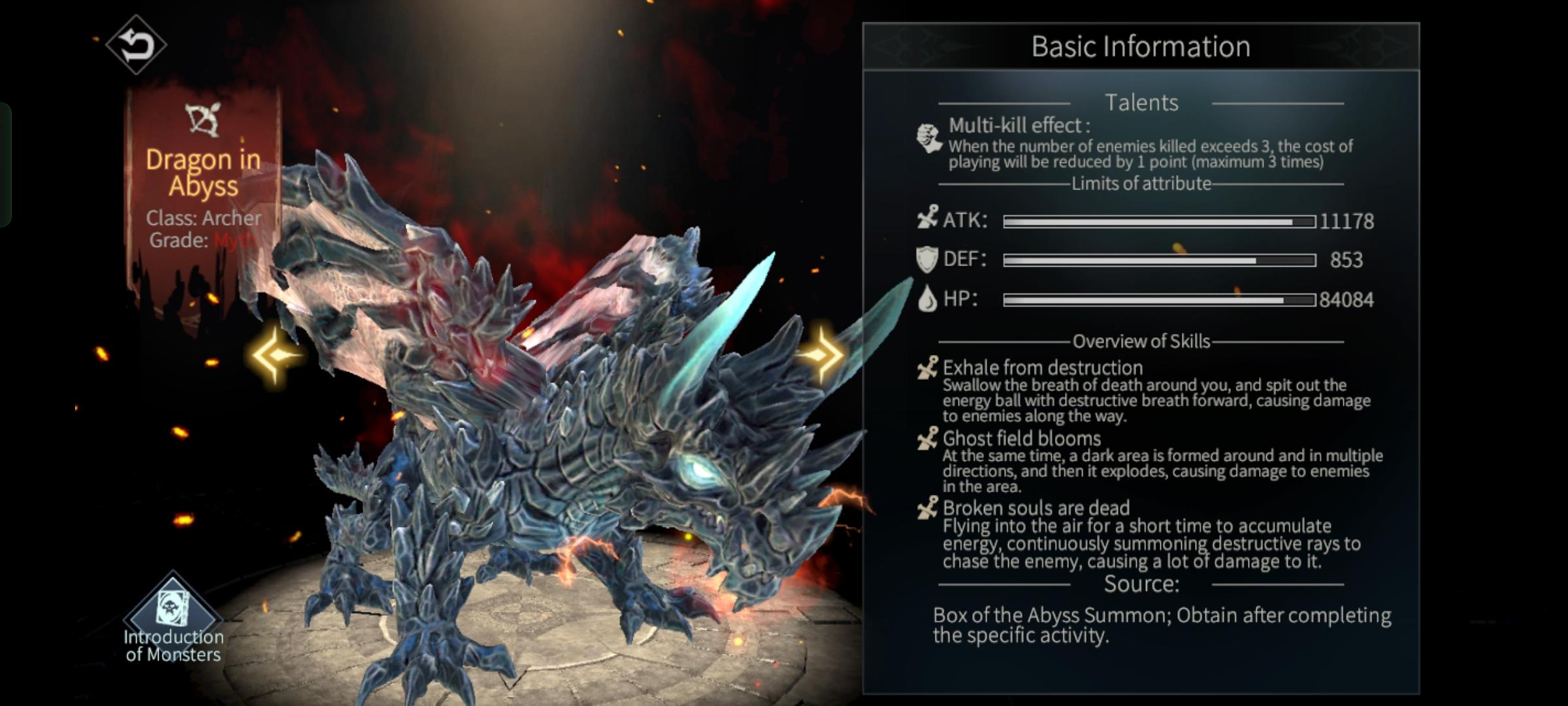The image size is (1568, 706).
Task: Go back using the return arrow button
Action: pyautogui.click(x=136, y=44)
